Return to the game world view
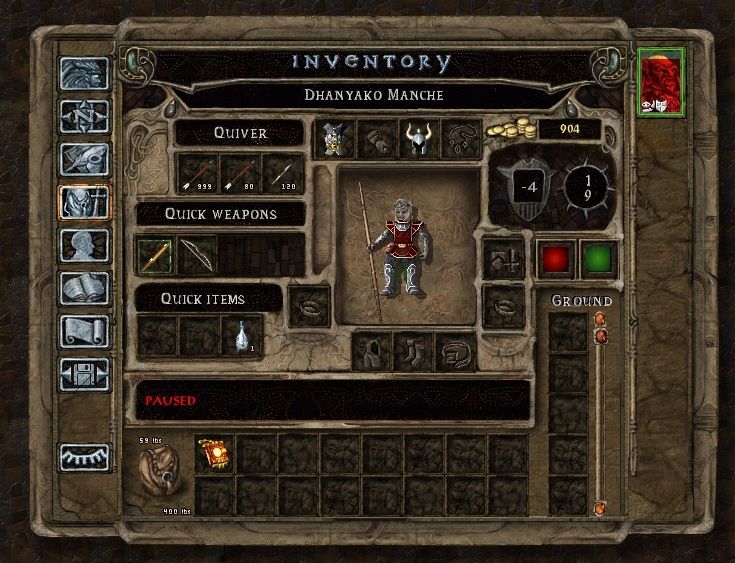This screenshot has height=563, width=735. coord(84,75)
